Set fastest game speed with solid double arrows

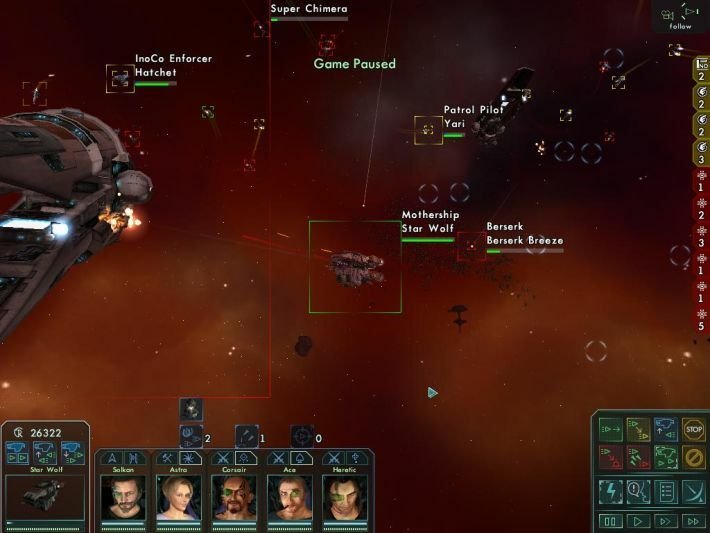click(x=693, y=521)
